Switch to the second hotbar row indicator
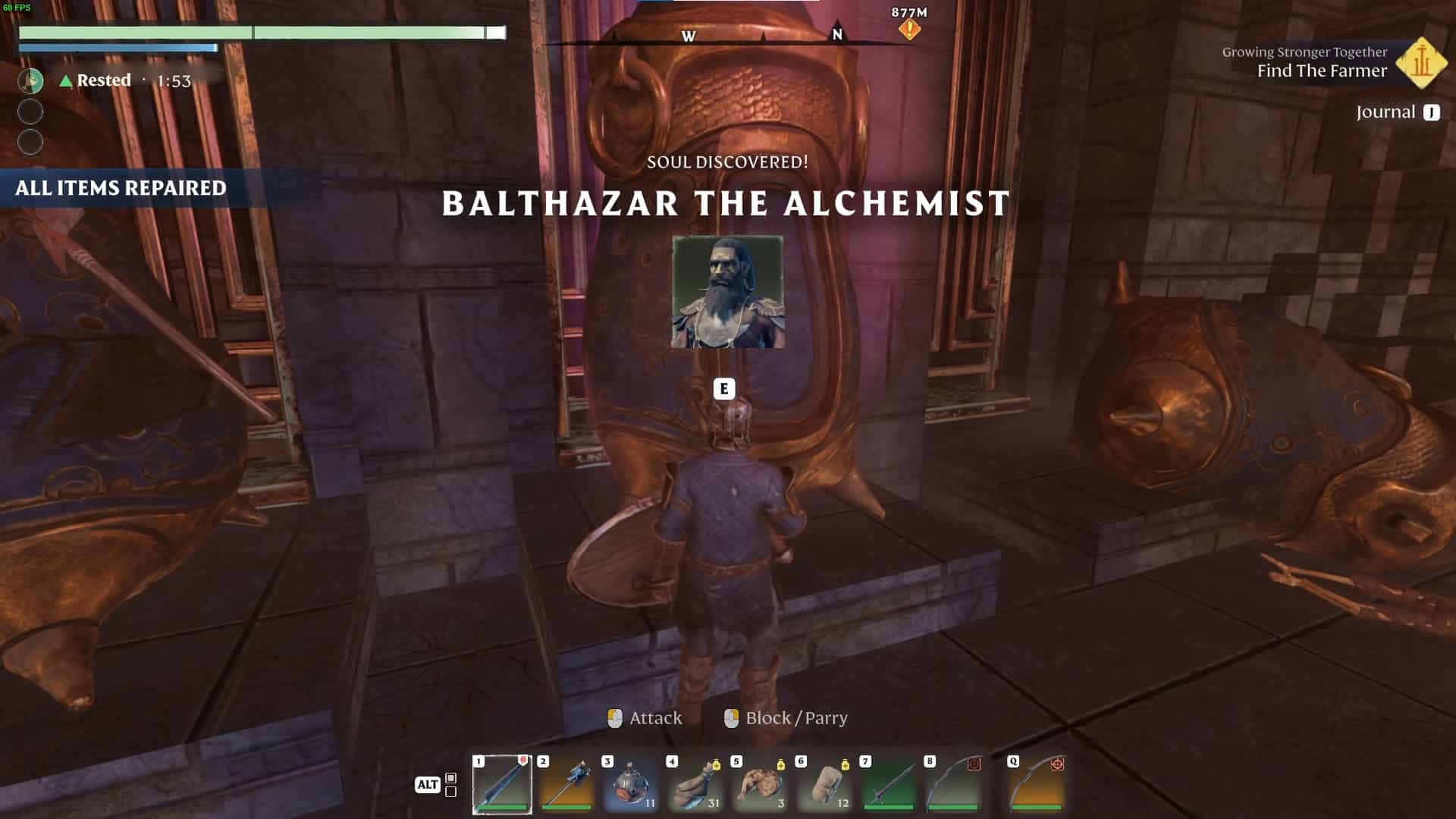Image resolution: width=1456 pixels, height=819 pixels. coord(450,792)
